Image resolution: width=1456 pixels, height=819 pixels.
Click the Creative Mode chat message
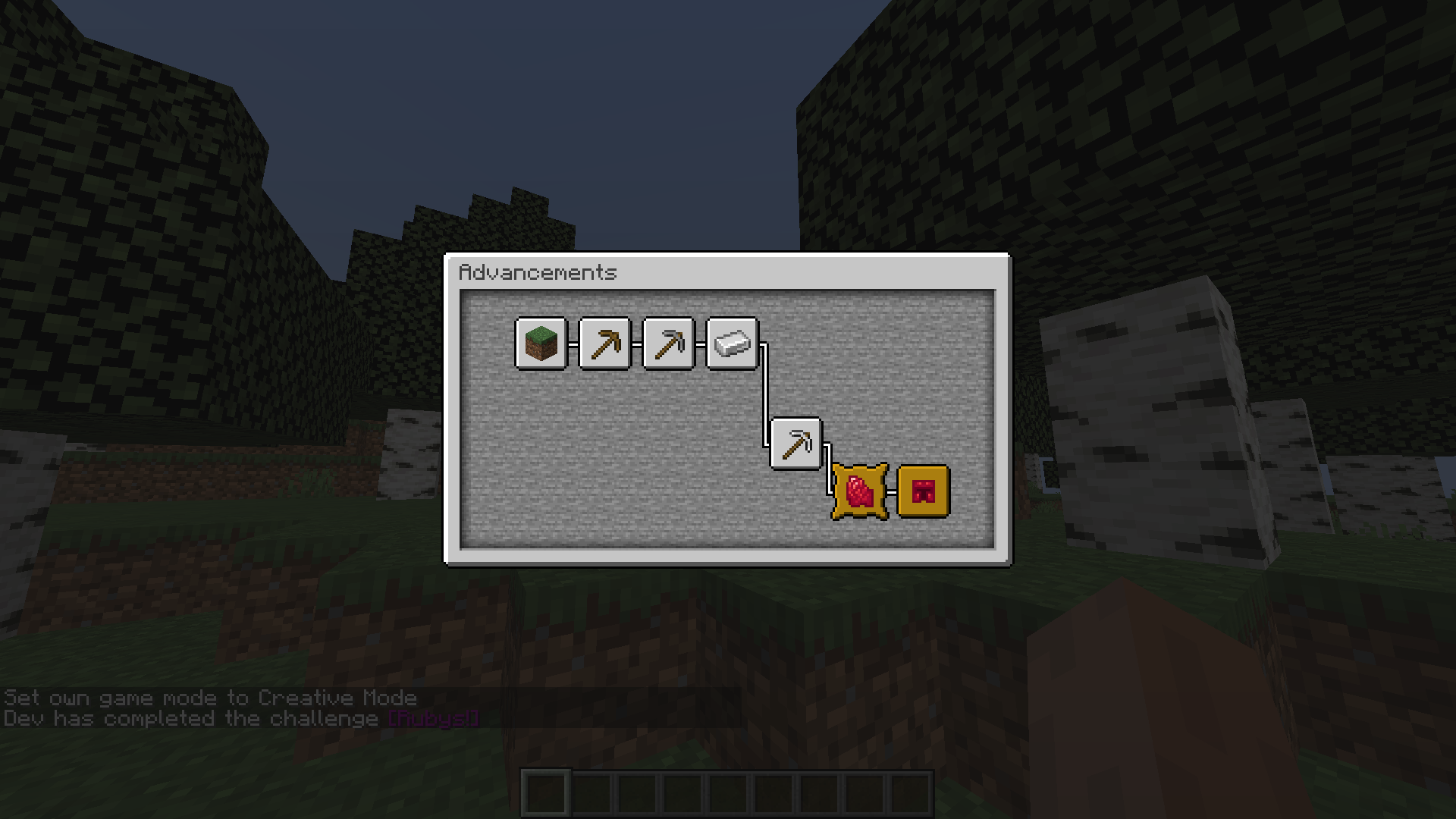point(209,698)
